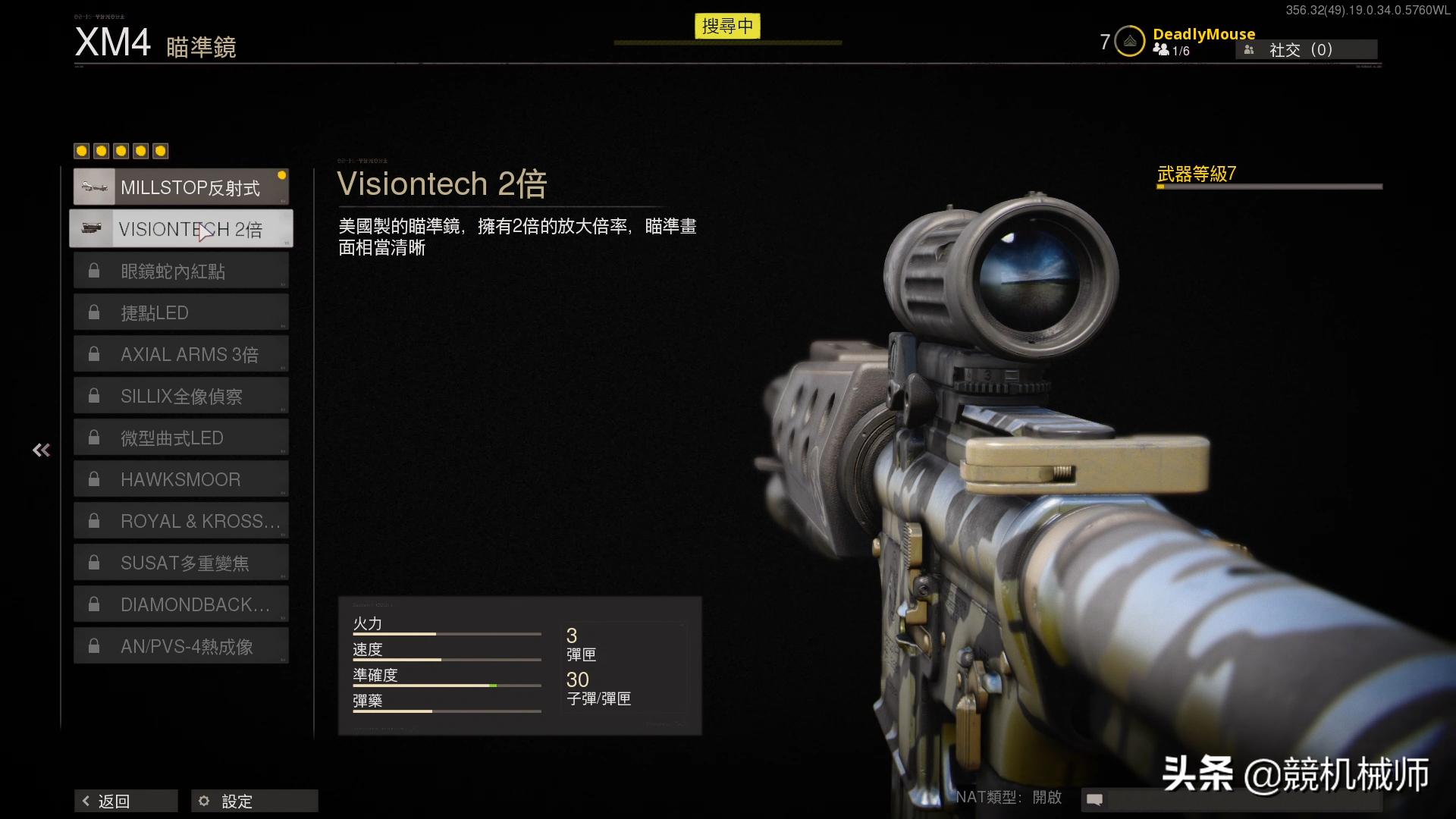1456x819 pixels.
Task: Select the locked 捷點LED optic
Action: point(180,312)
